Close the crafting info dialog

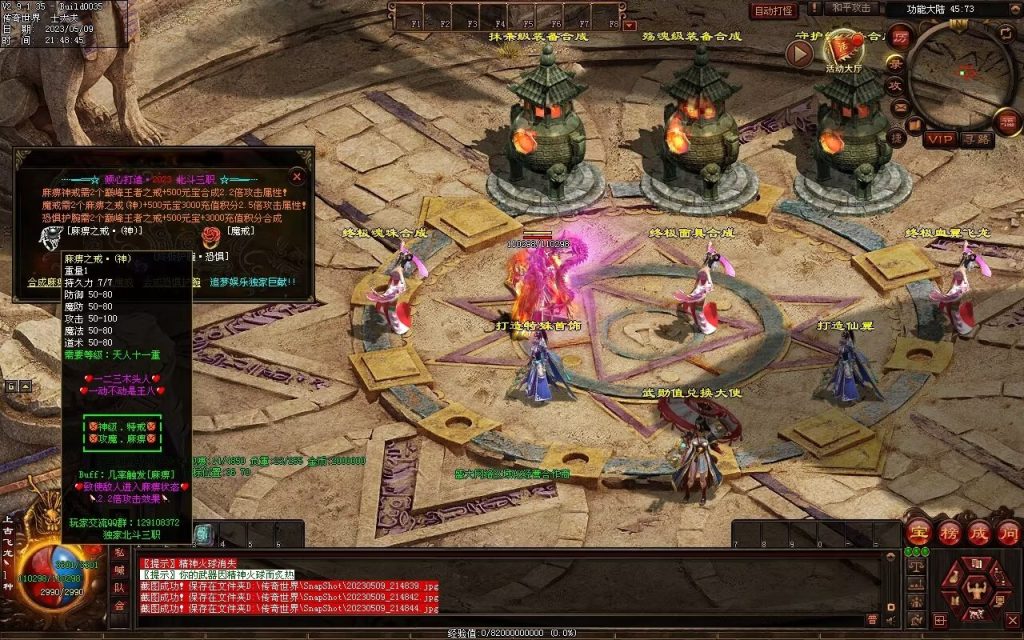coord(297,176)
